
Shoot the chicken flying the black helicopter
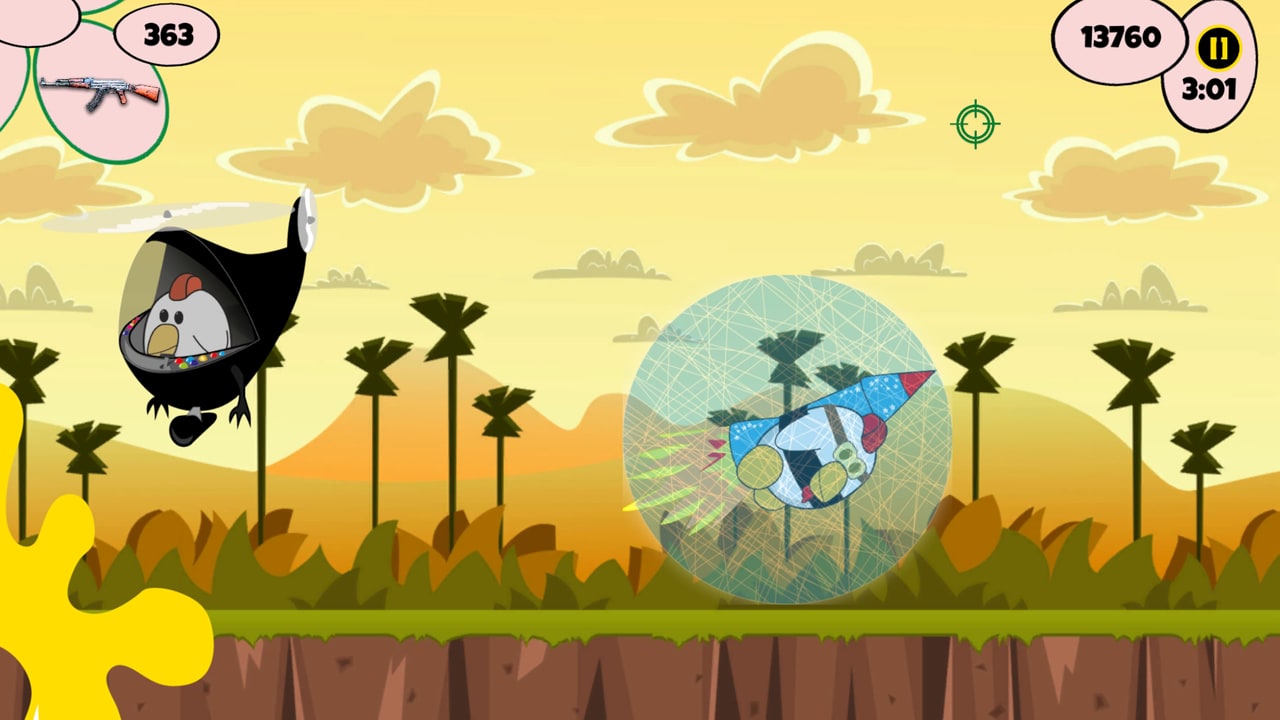(185, 320)
